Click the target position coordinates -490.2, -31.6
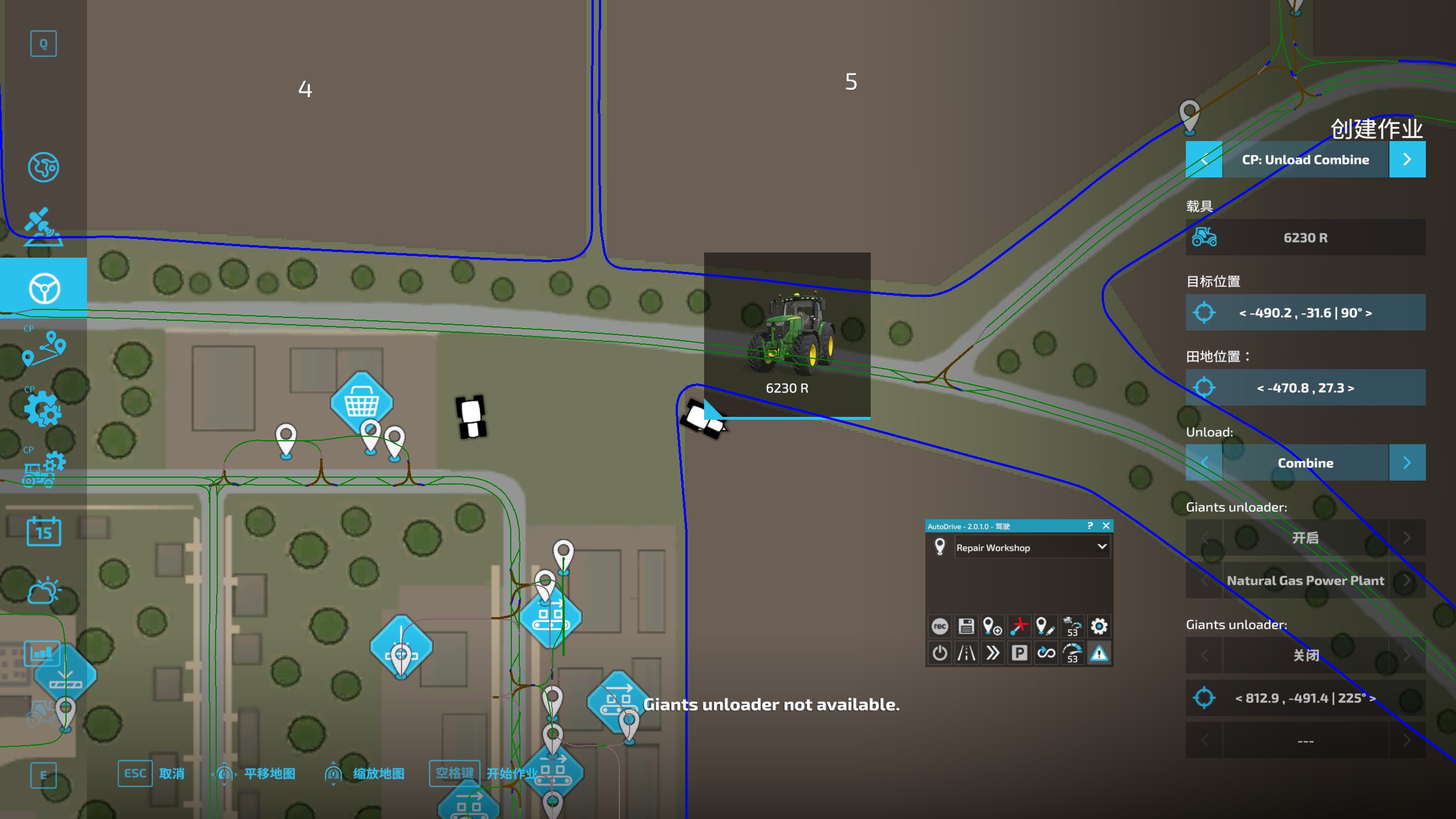1456x819 pixels. pyautogui.click(x=1305, y=313)
